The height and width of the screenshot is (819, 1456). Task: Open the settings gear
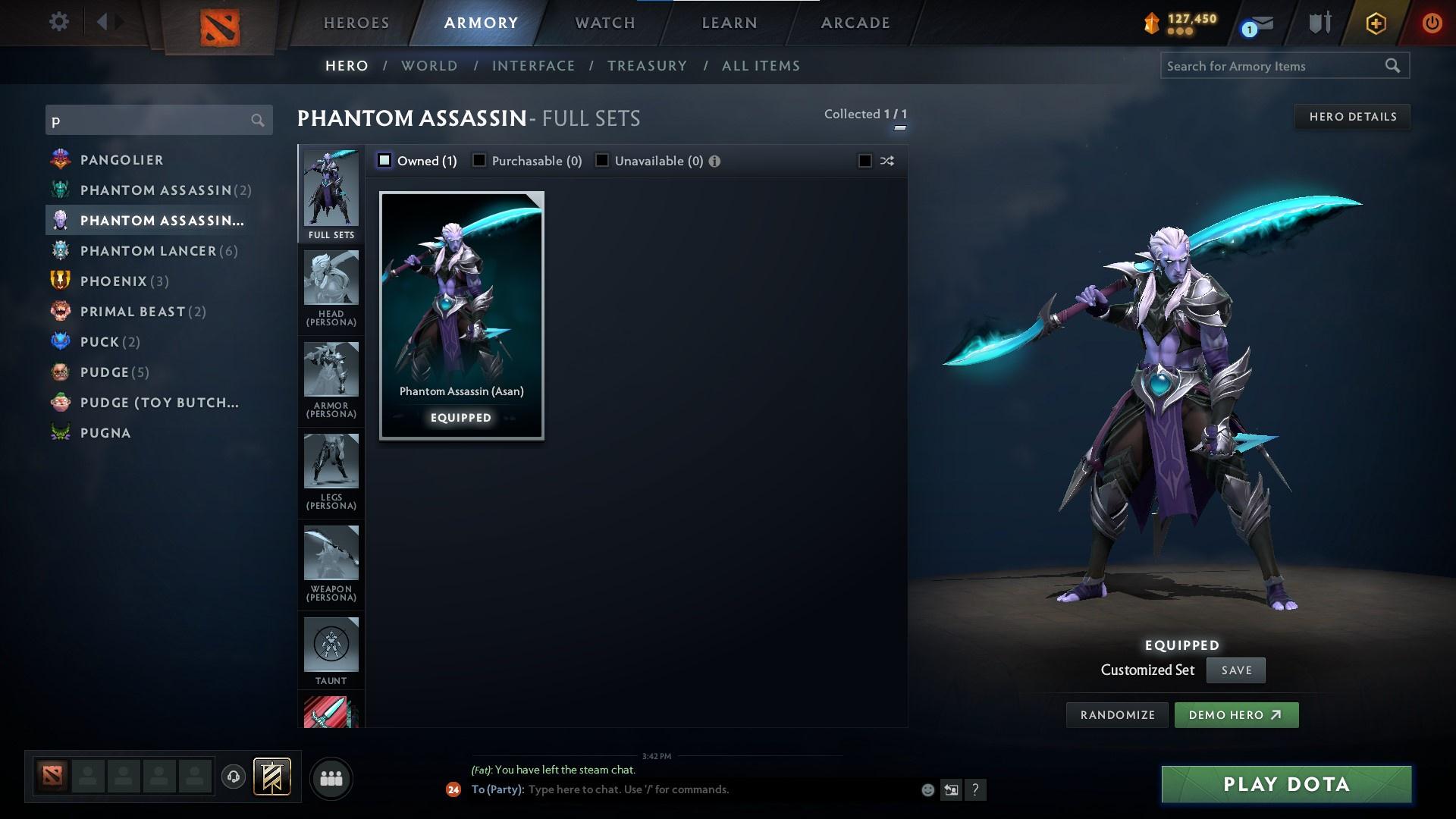pos(59,22)
